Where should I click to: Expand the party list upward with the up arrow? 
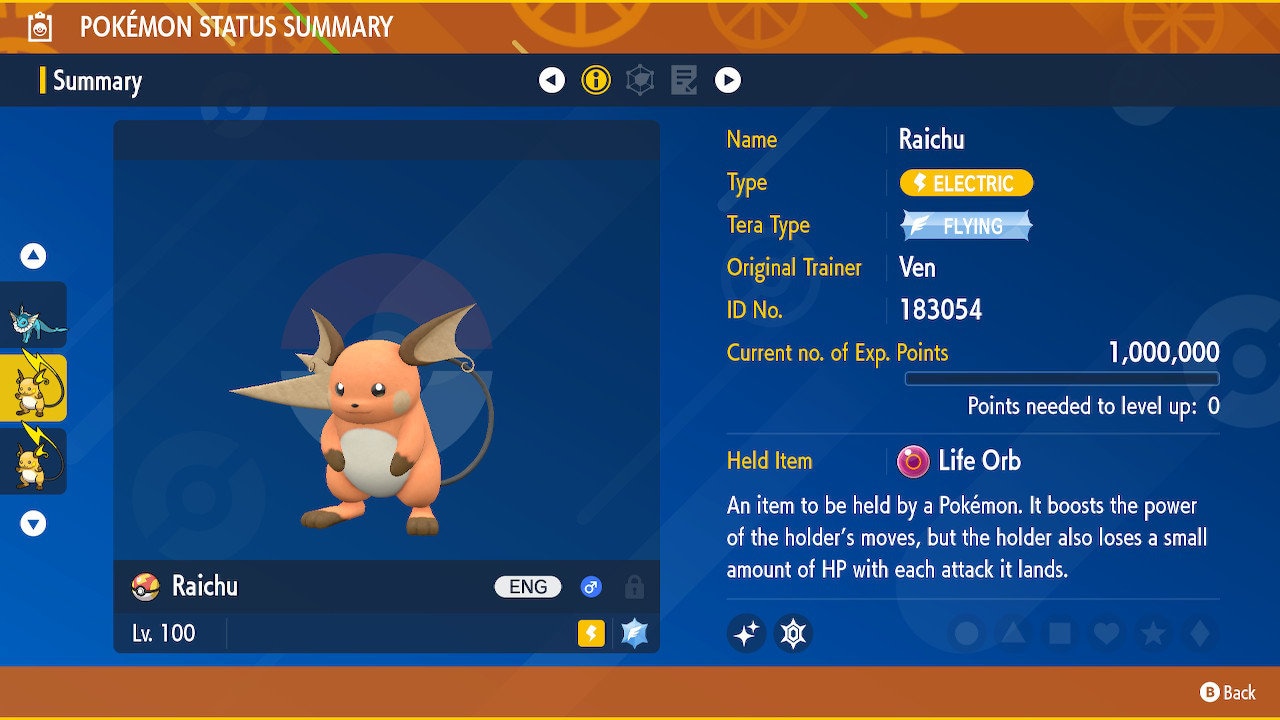(33, 256)
